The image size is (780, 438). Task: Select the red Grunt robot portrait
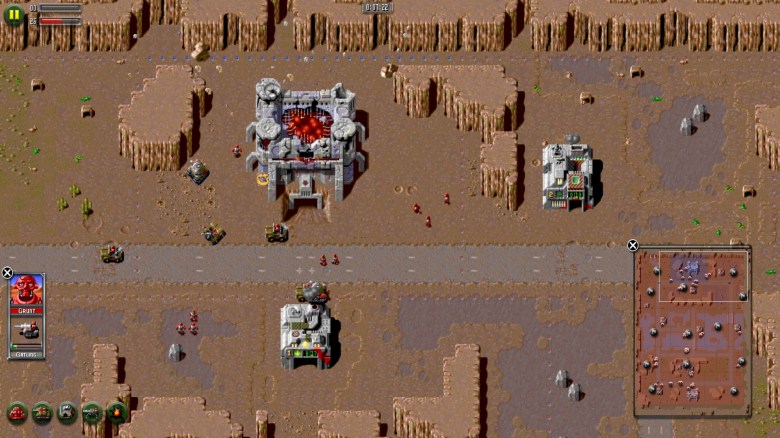[26, 291]
